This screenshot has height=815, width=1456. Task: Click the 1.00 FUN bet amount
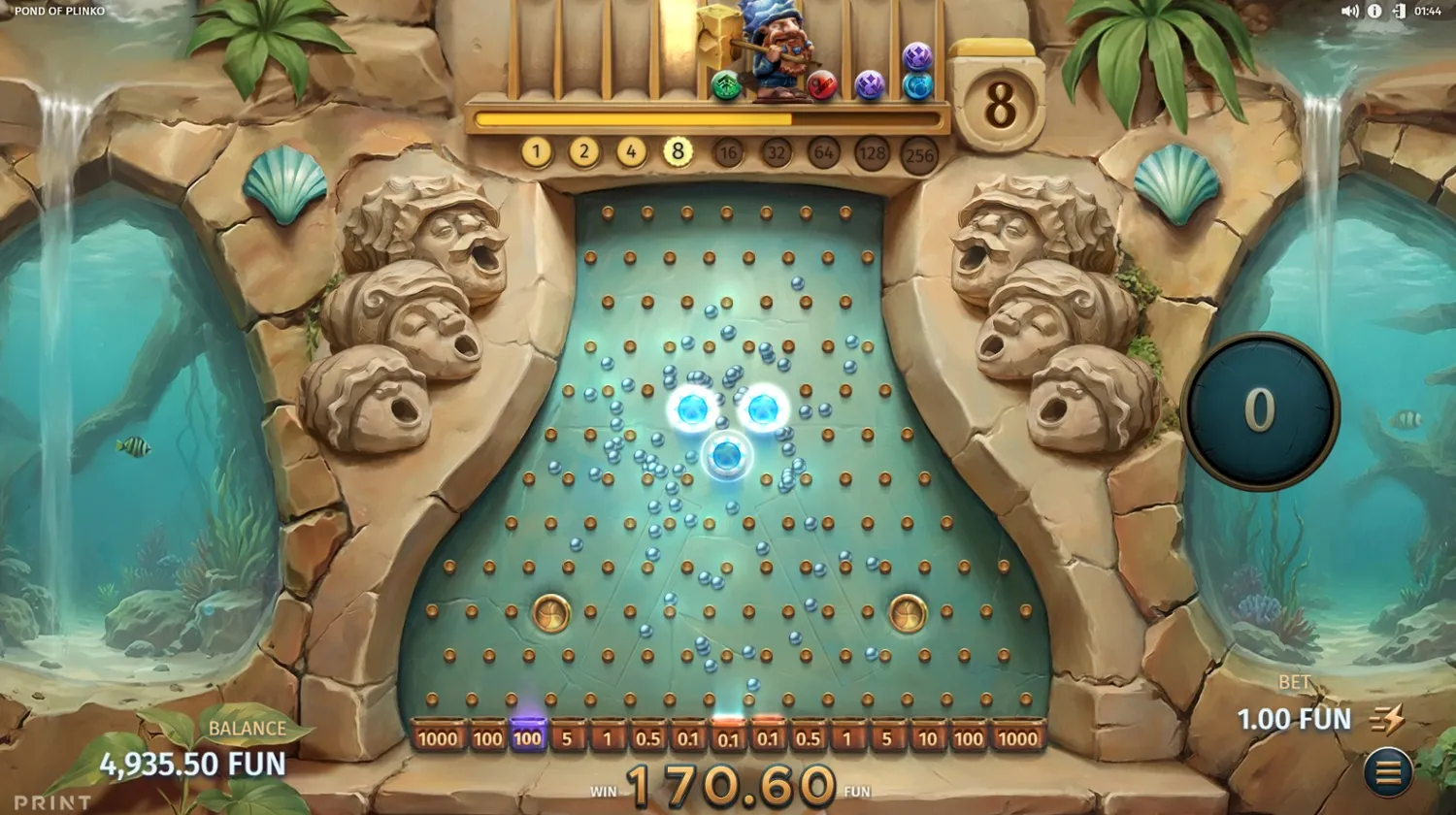[x=1293, y=719]
